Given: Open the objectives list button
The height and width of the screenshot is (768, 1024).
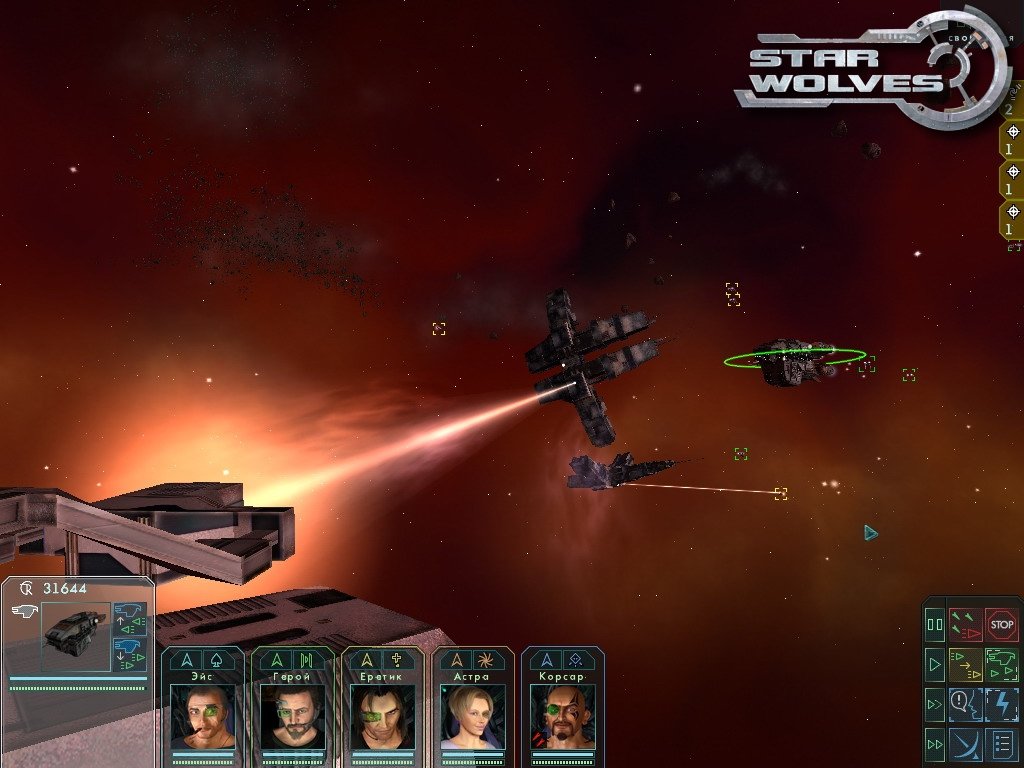Looking at the screenshot, I should tap(1001, 743).
